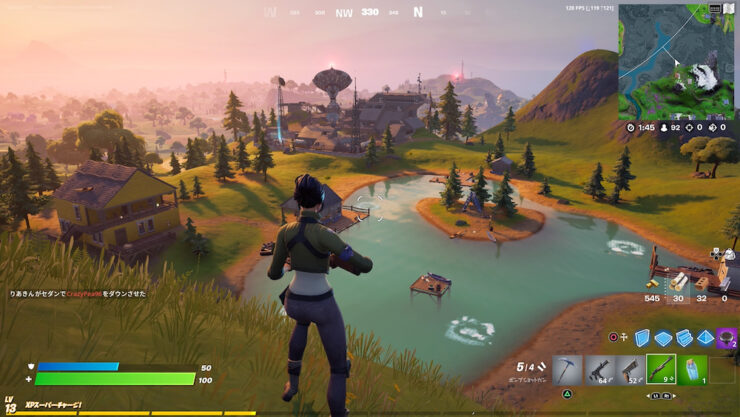Screen dimensions: 740x417
Task: Pick the stairs building piece
Action: 685,337
